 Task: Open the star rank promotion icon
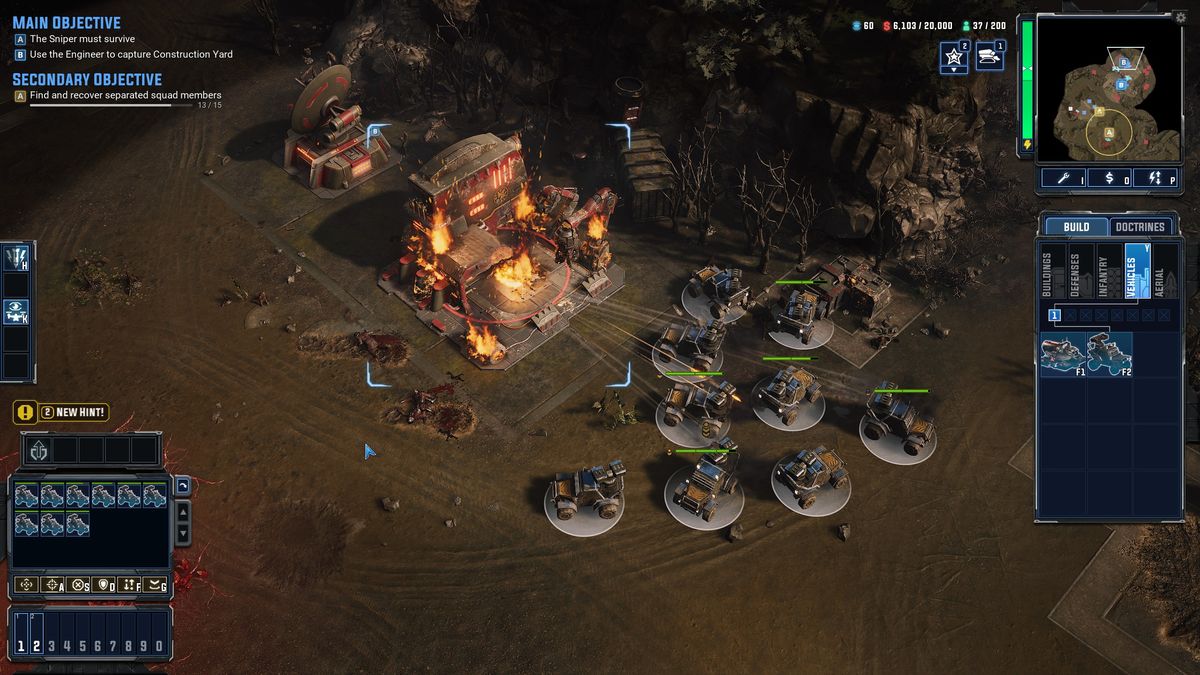coord(953,57)
